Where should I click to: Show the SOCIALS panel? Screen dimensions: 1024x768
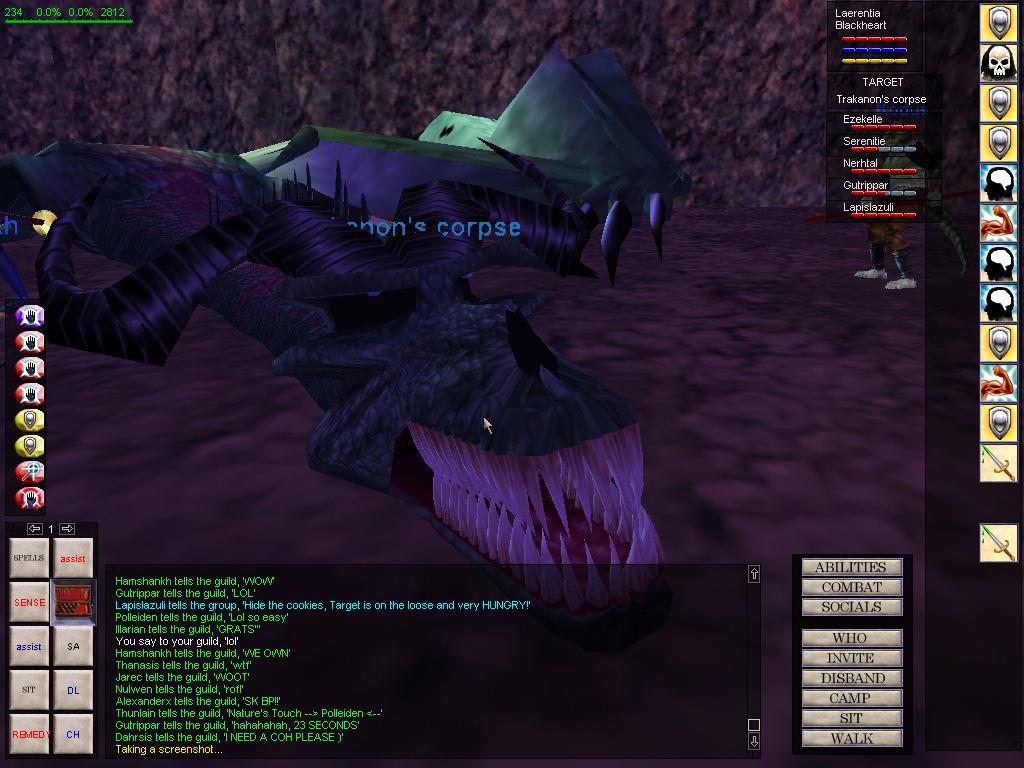851,607
